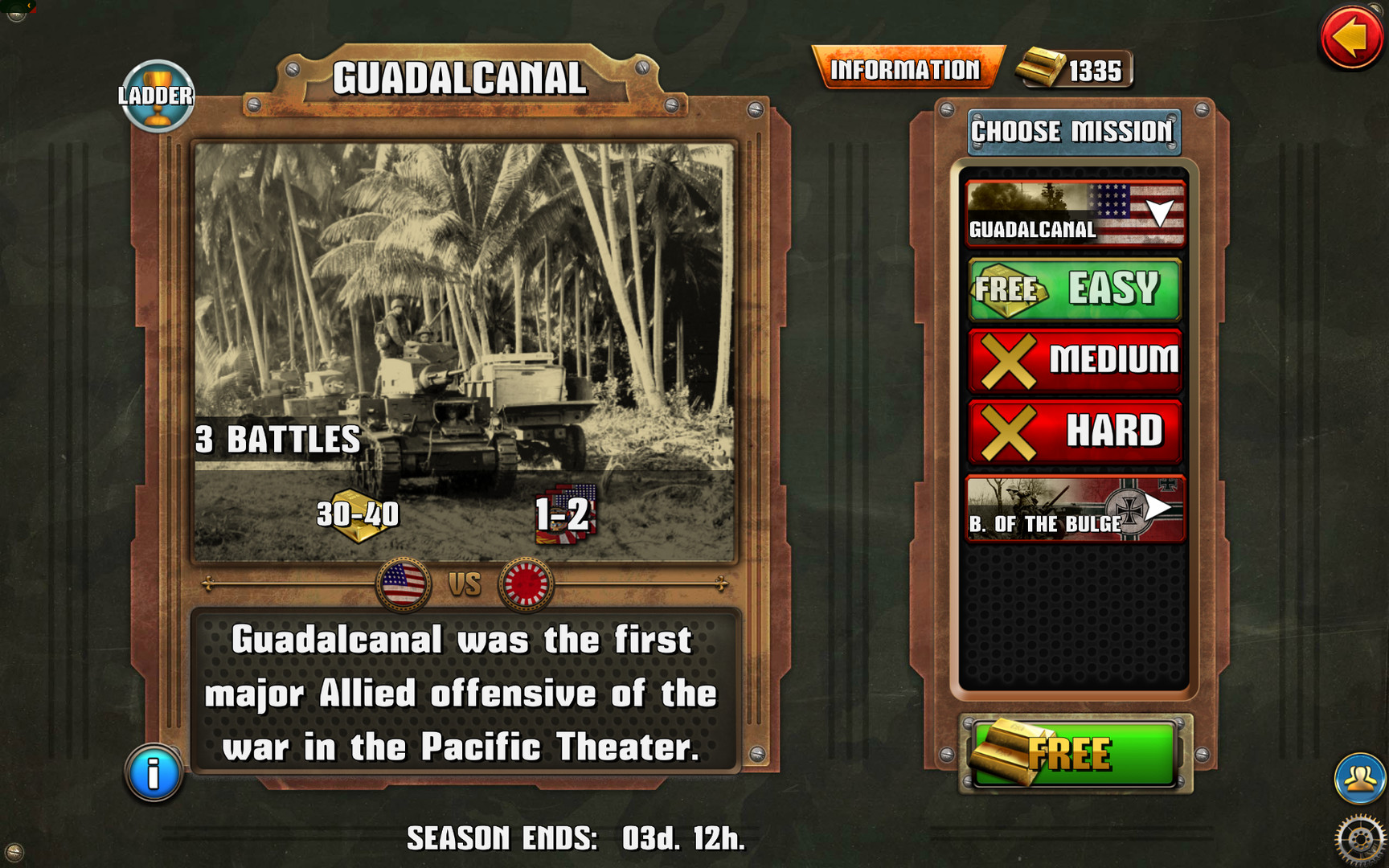Select the locked Hard difficulty
Image resolution: width=1389 pixels, height=868 pixels.
pos(1075,431)
